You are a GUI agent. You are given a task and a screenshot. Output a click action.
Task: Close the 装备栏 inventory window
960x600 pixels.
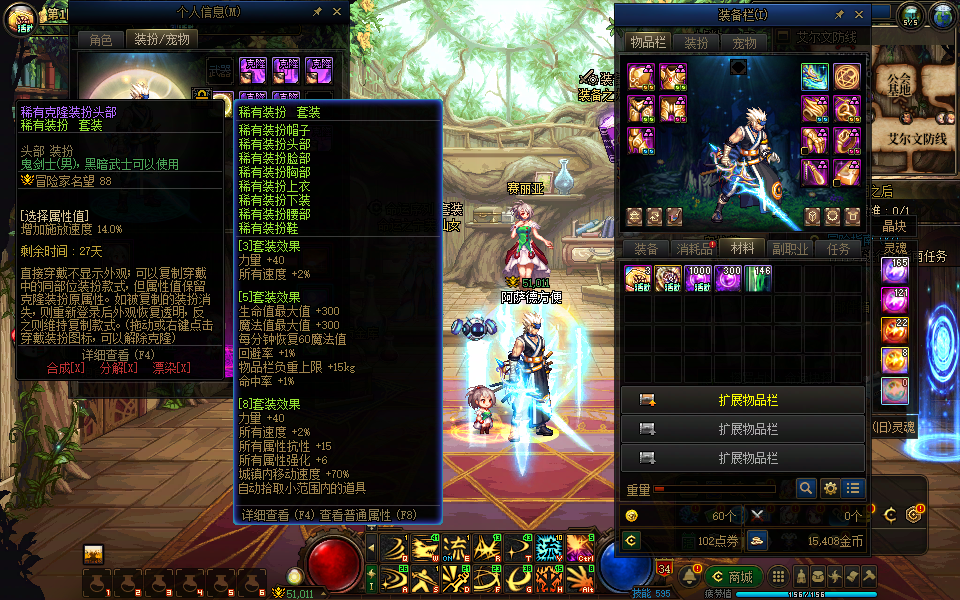859,15
